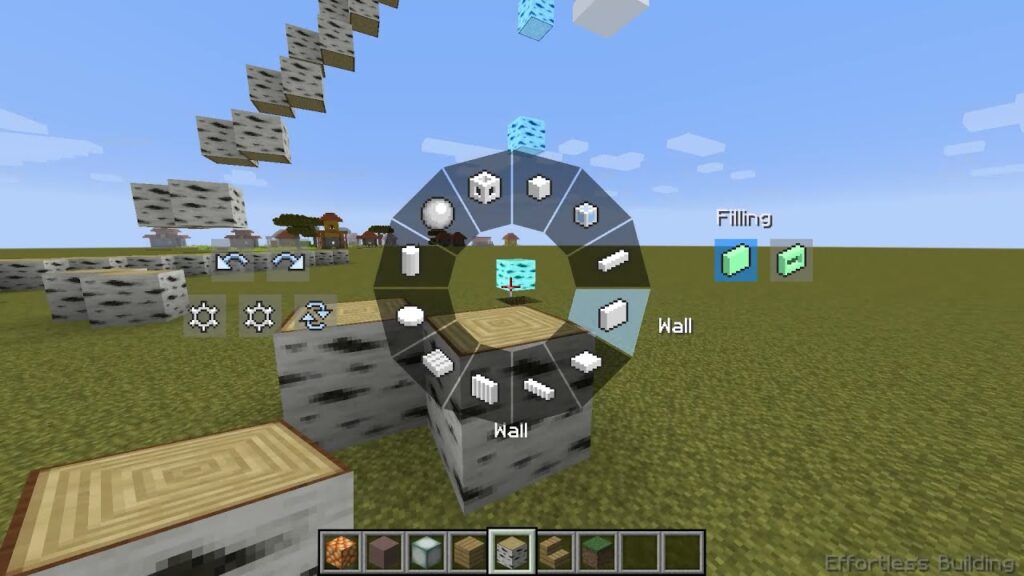
Task: Select the Wall build mode segment
Action: (612, 315)
